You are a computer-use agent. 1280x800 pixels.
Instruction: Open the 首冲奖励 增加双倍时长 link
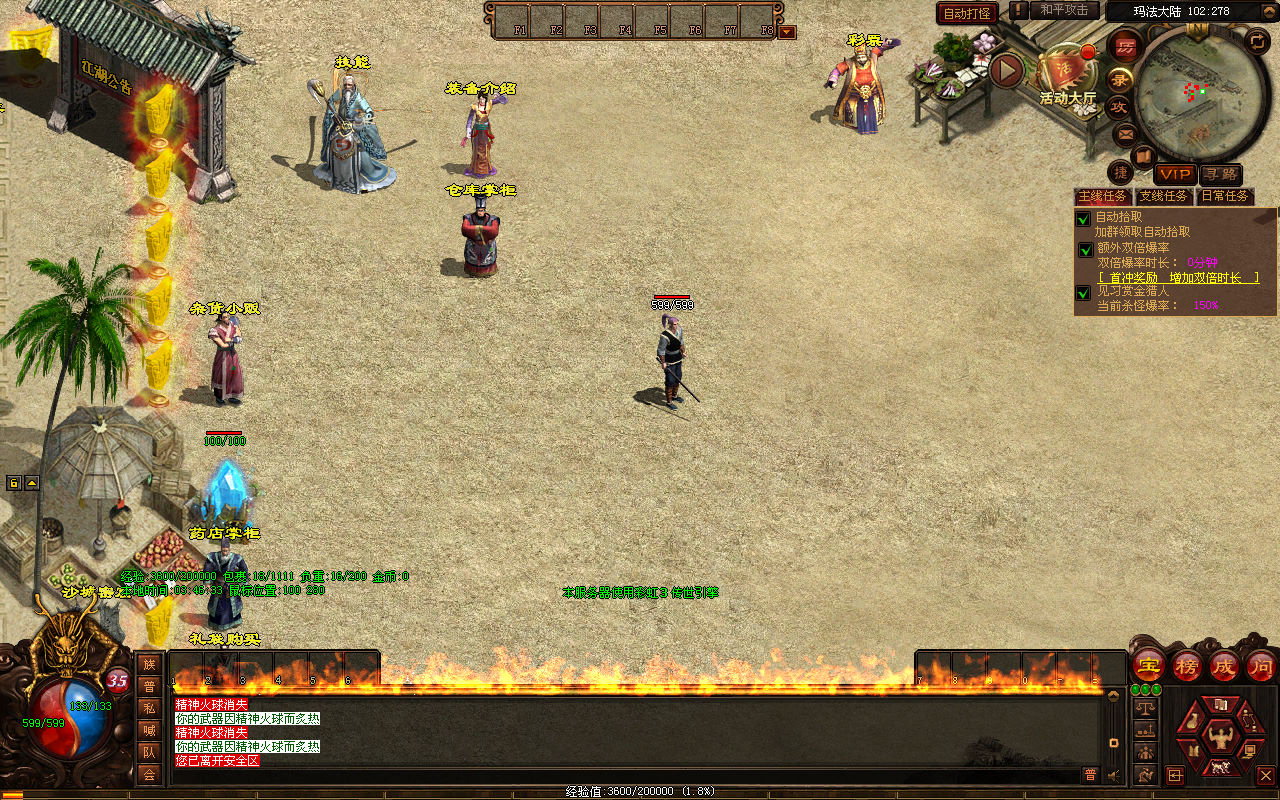[1177, 277]
